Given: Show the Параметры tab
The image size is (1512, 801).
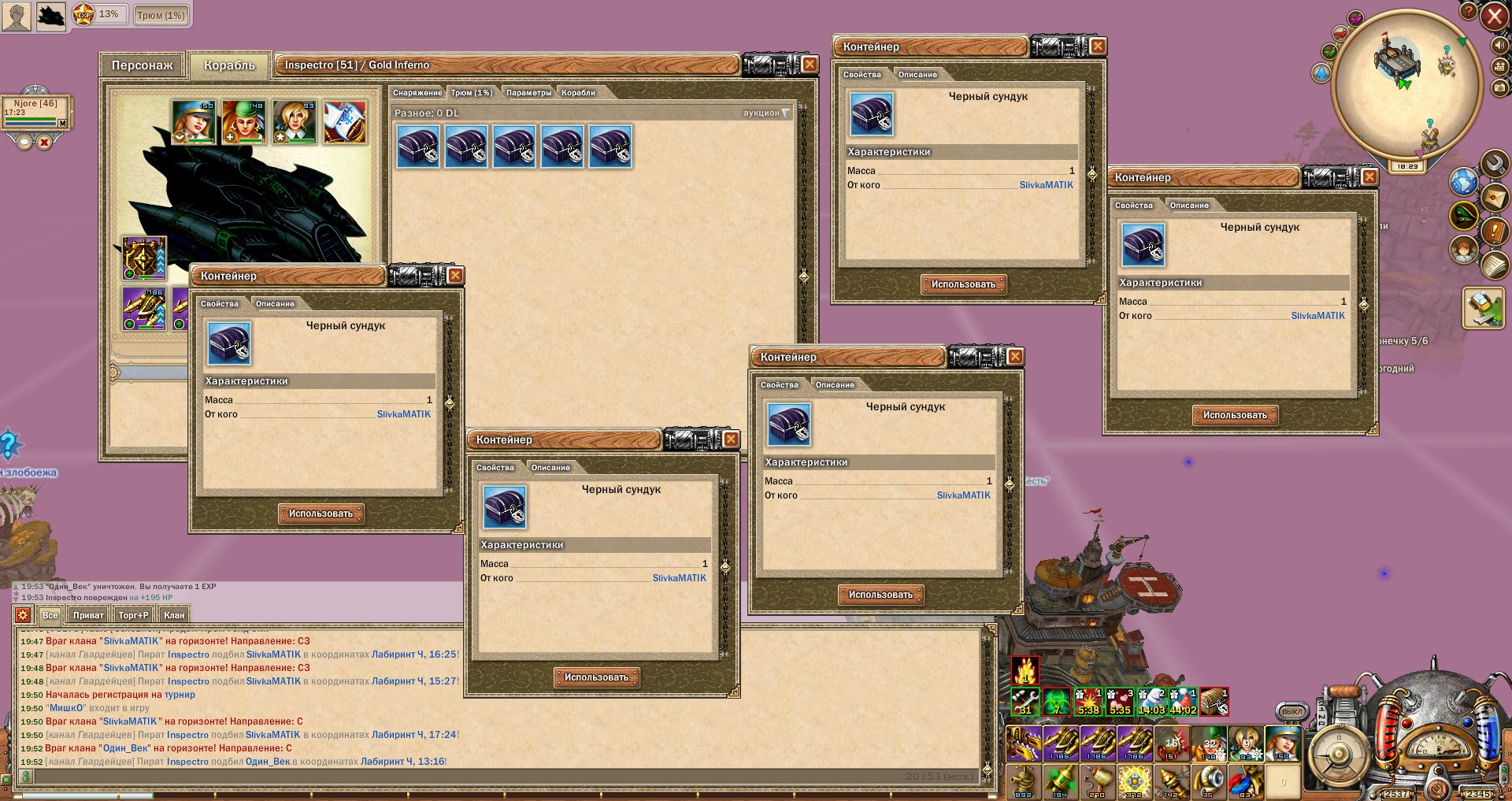Looking at the screenshot, I should (x=528, y=93).
